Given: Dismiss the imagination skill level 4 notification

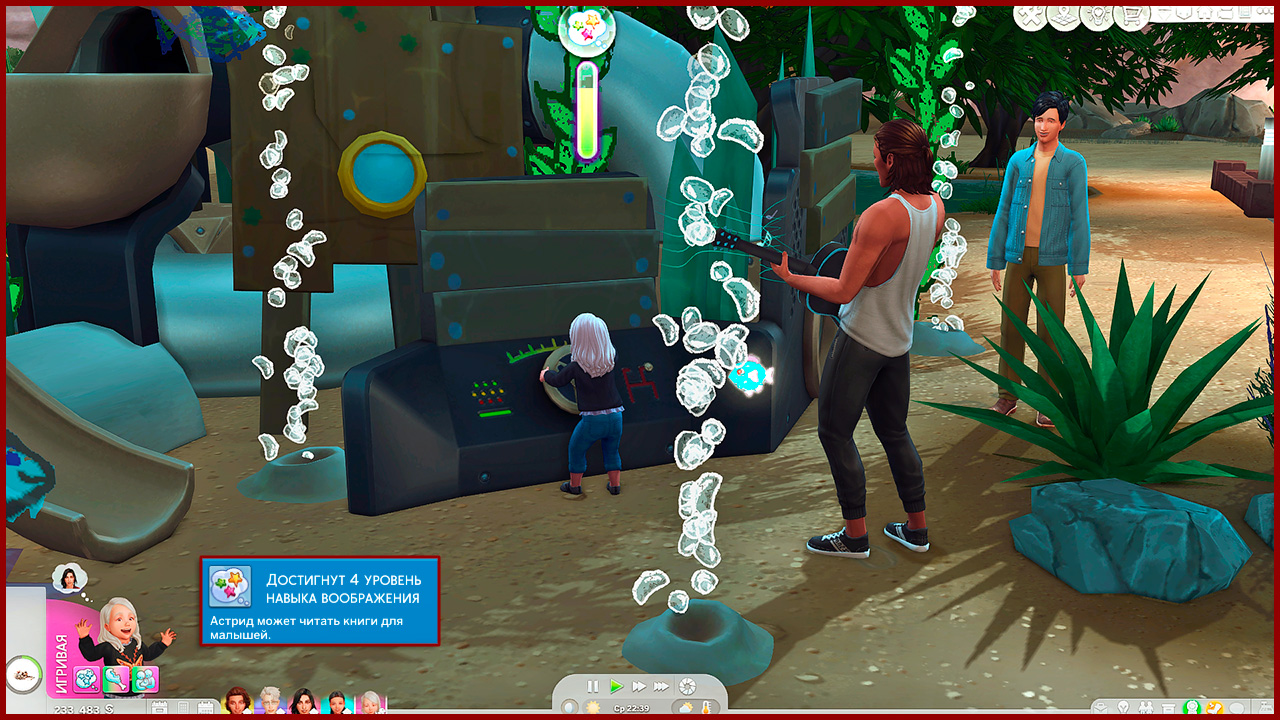Looking at the screenshot, I should click(320, 601).
